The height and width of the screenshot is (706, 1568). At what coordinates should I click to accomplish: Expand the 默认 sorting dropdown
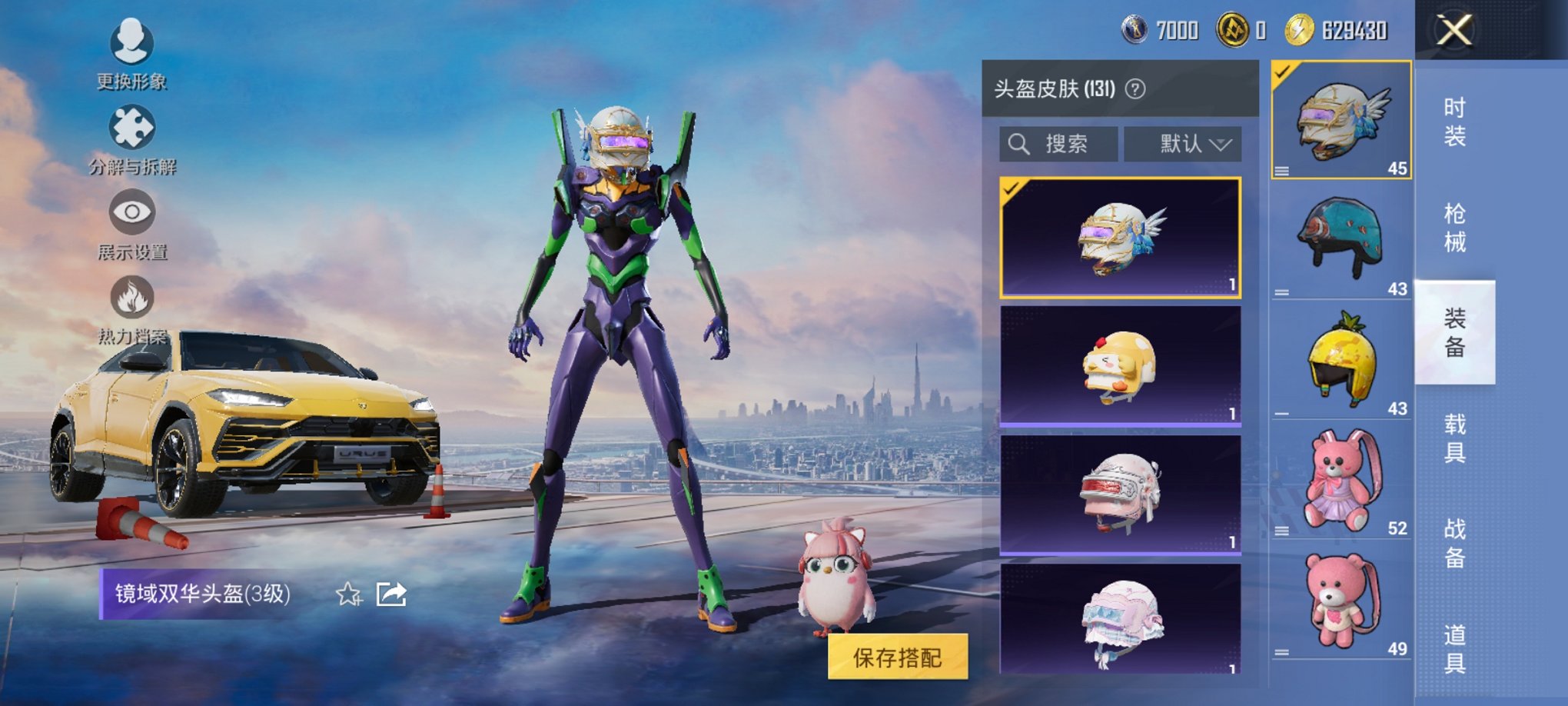1184,143
